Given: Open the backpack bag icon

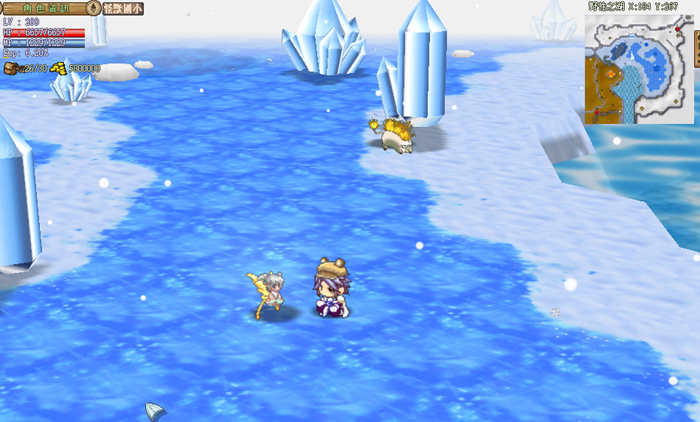Looking at the screenshot, I should [11, 68].
